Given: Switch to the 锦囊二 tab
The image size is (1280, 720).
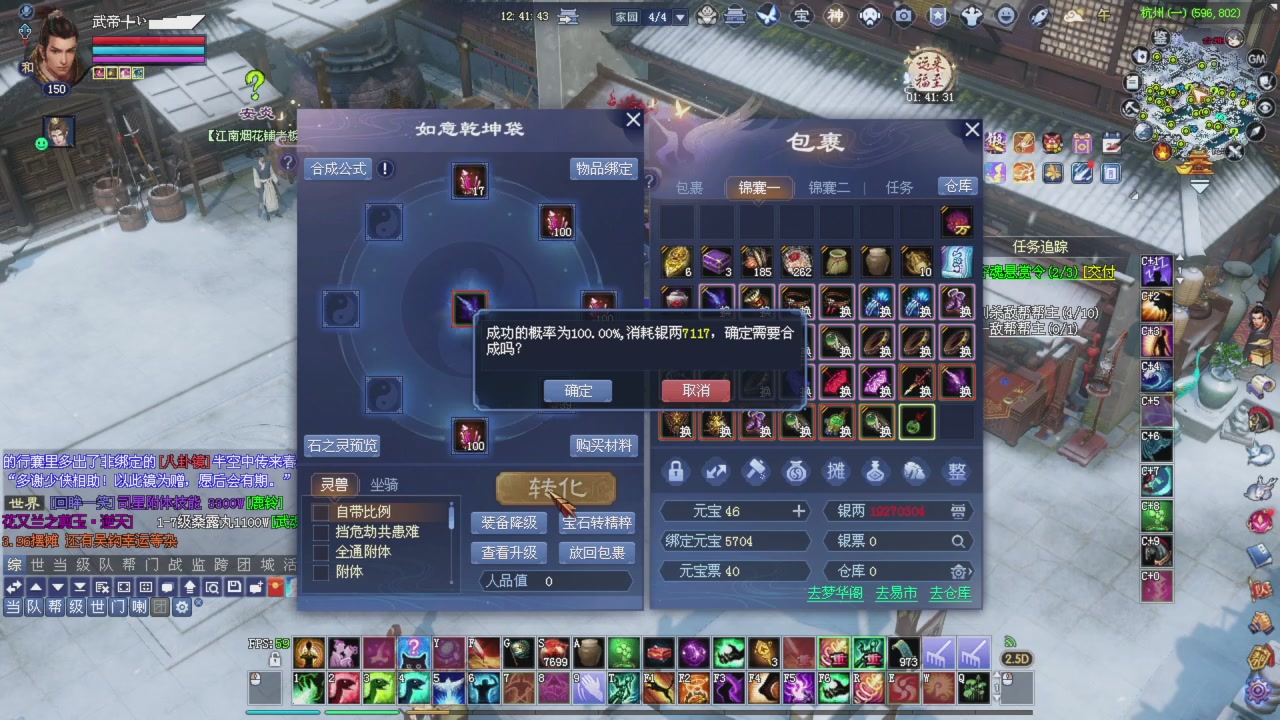Looking at the screenshot, I should pos(829,188).
